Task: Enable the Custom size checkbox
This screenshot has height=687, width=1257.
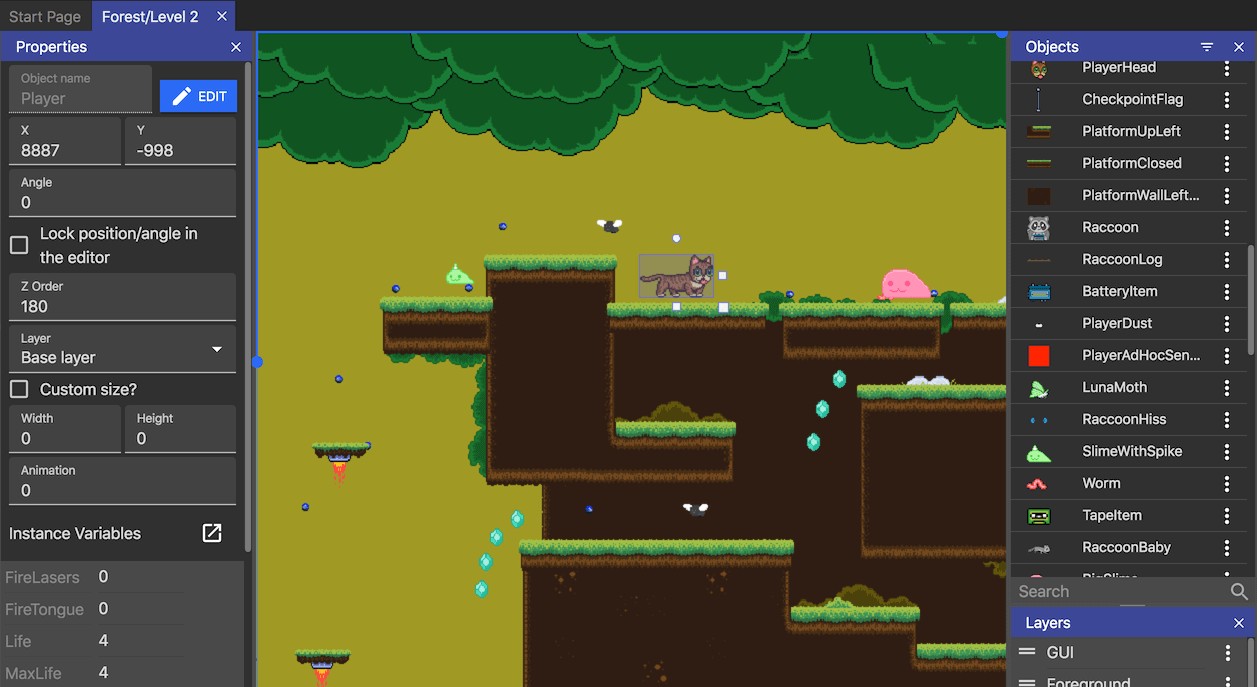Action: (x=19, y=389)
